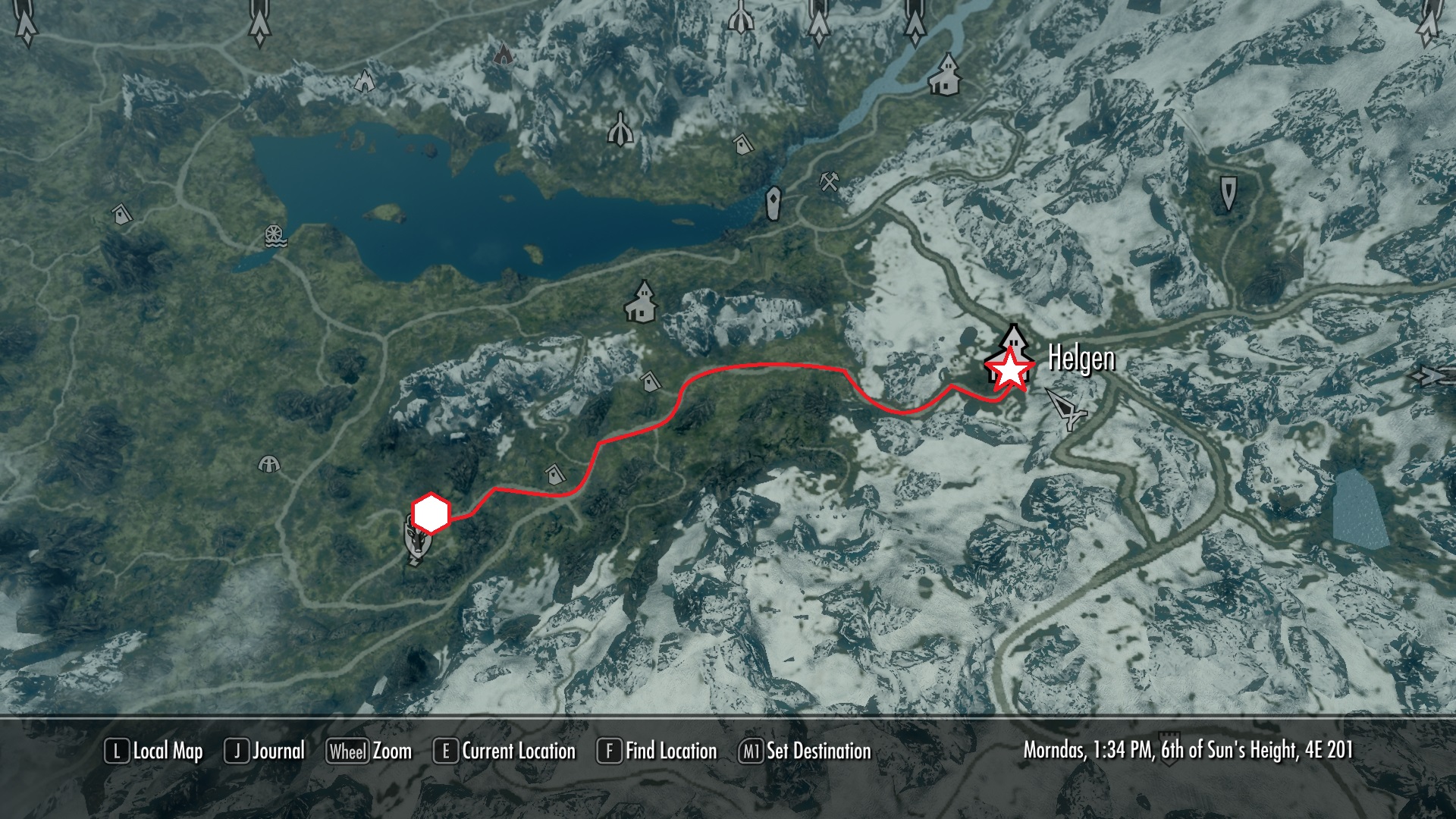
Task: Select the crossed pickaxes mine marker
Action: pyautogui.click(x=830, y=181)
